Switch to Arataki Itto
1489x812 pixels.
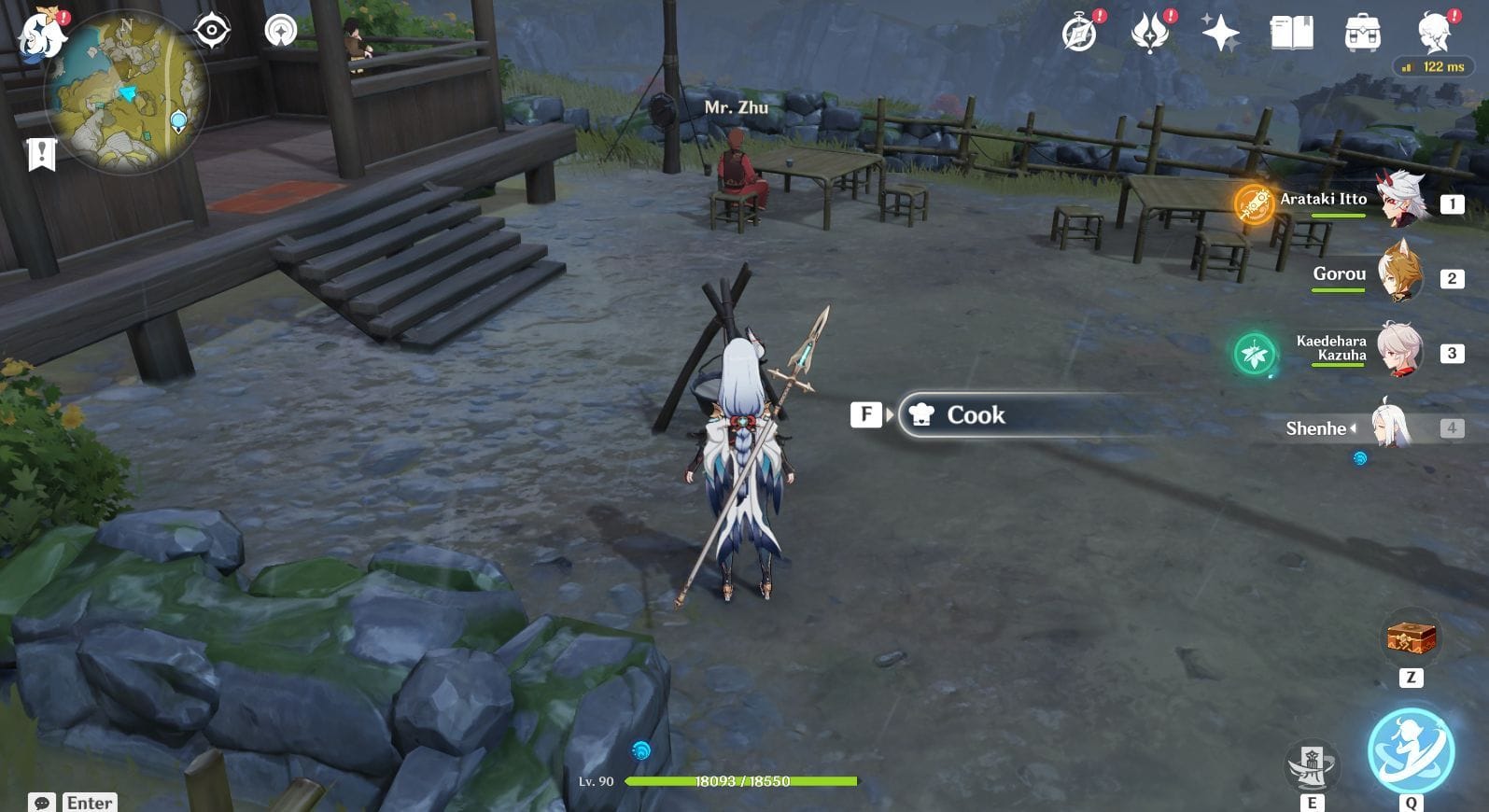1400,201
